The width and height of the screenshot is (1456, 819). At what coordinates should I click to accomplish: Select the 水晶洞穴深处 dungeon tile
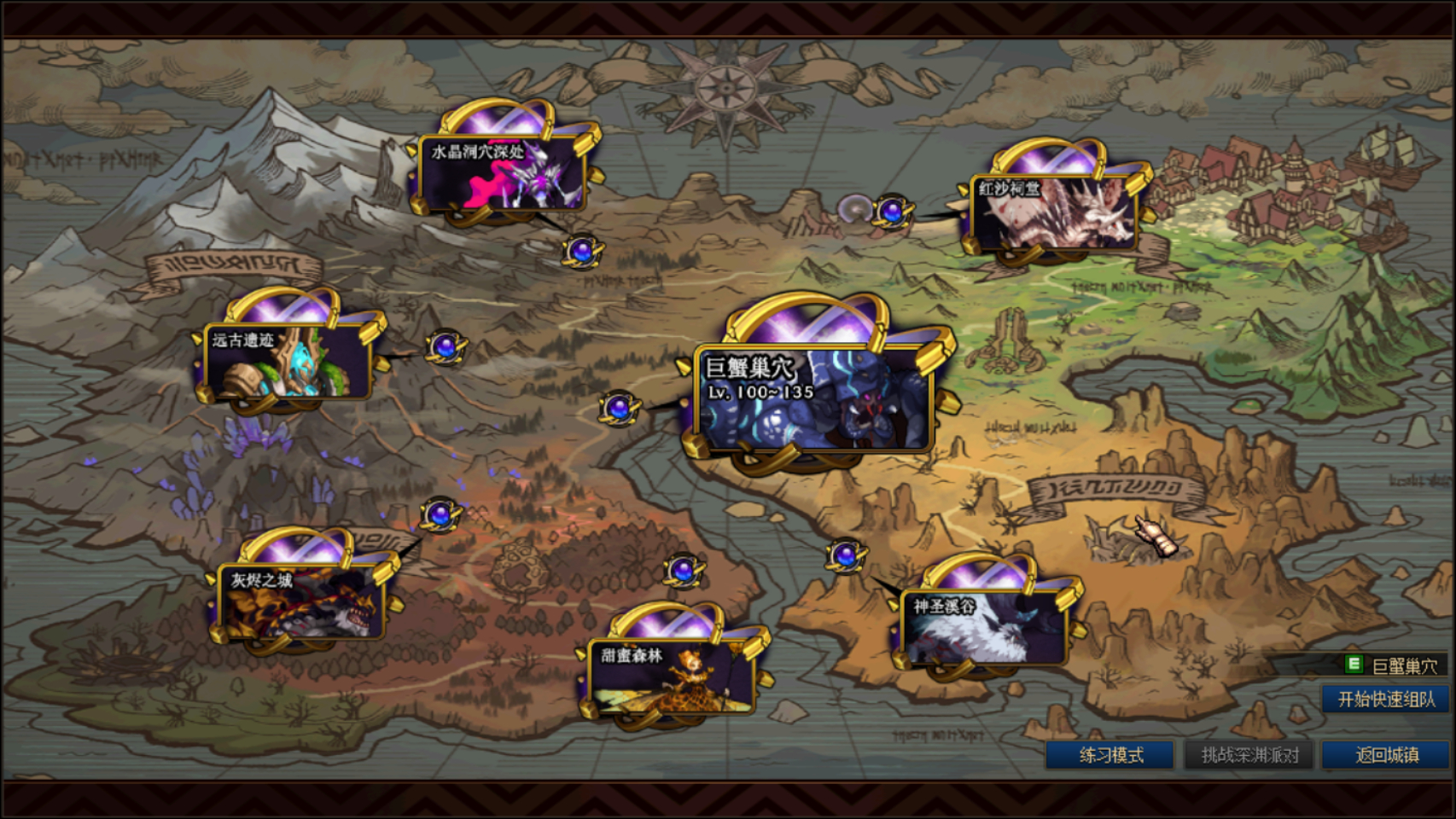click(x=502, y=173)
